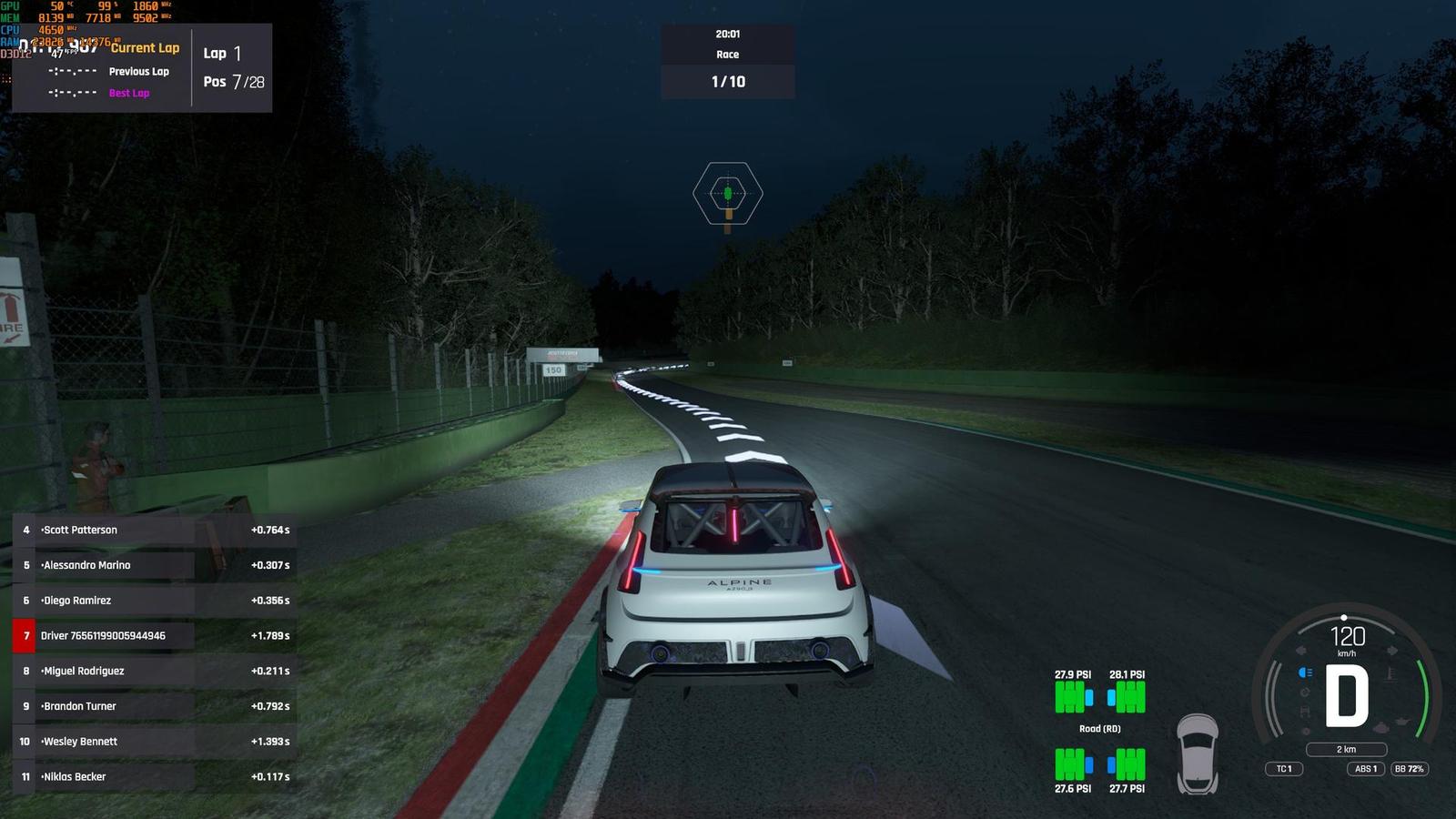
Task: Click the TC 1 traction control badge
Action: click(1284, 769)
